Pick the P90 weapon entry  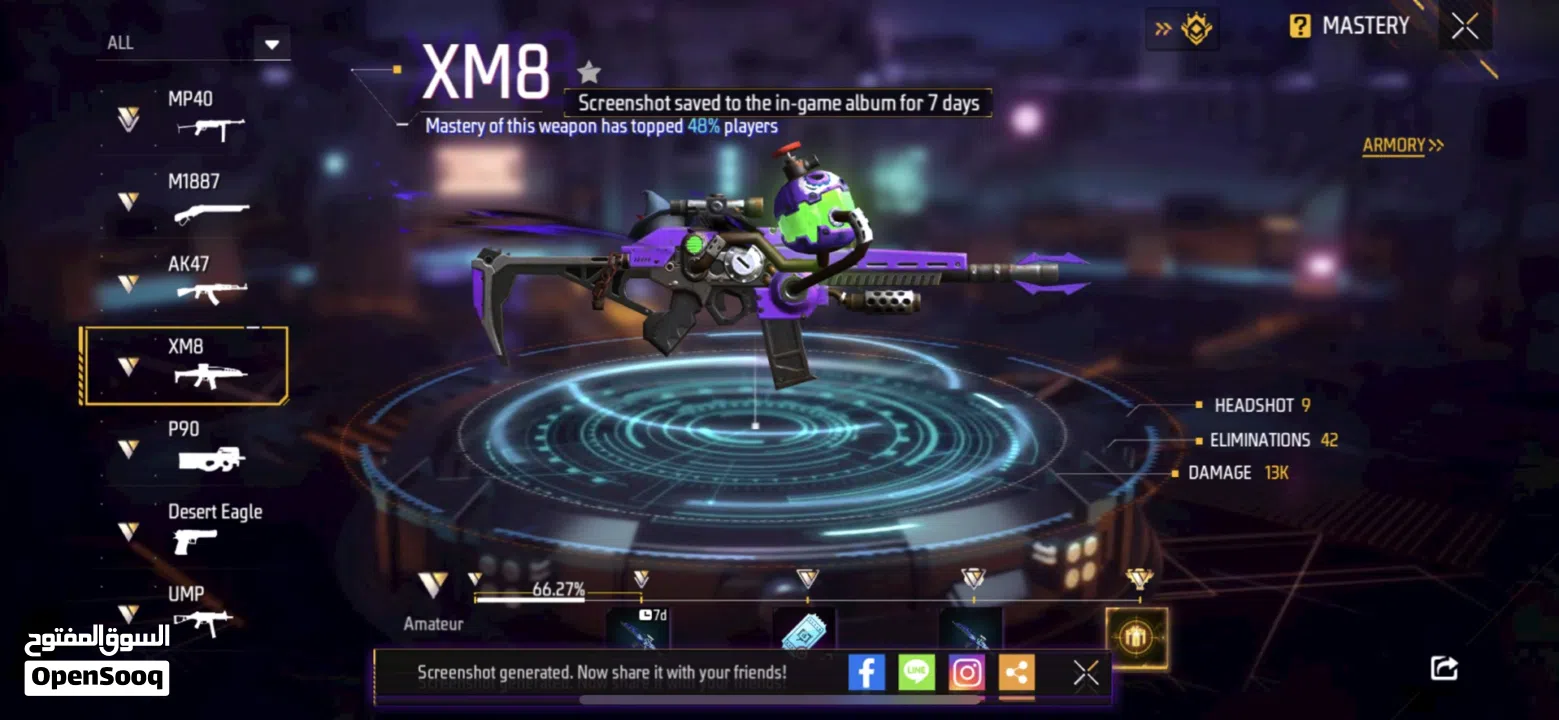[191, 445]
